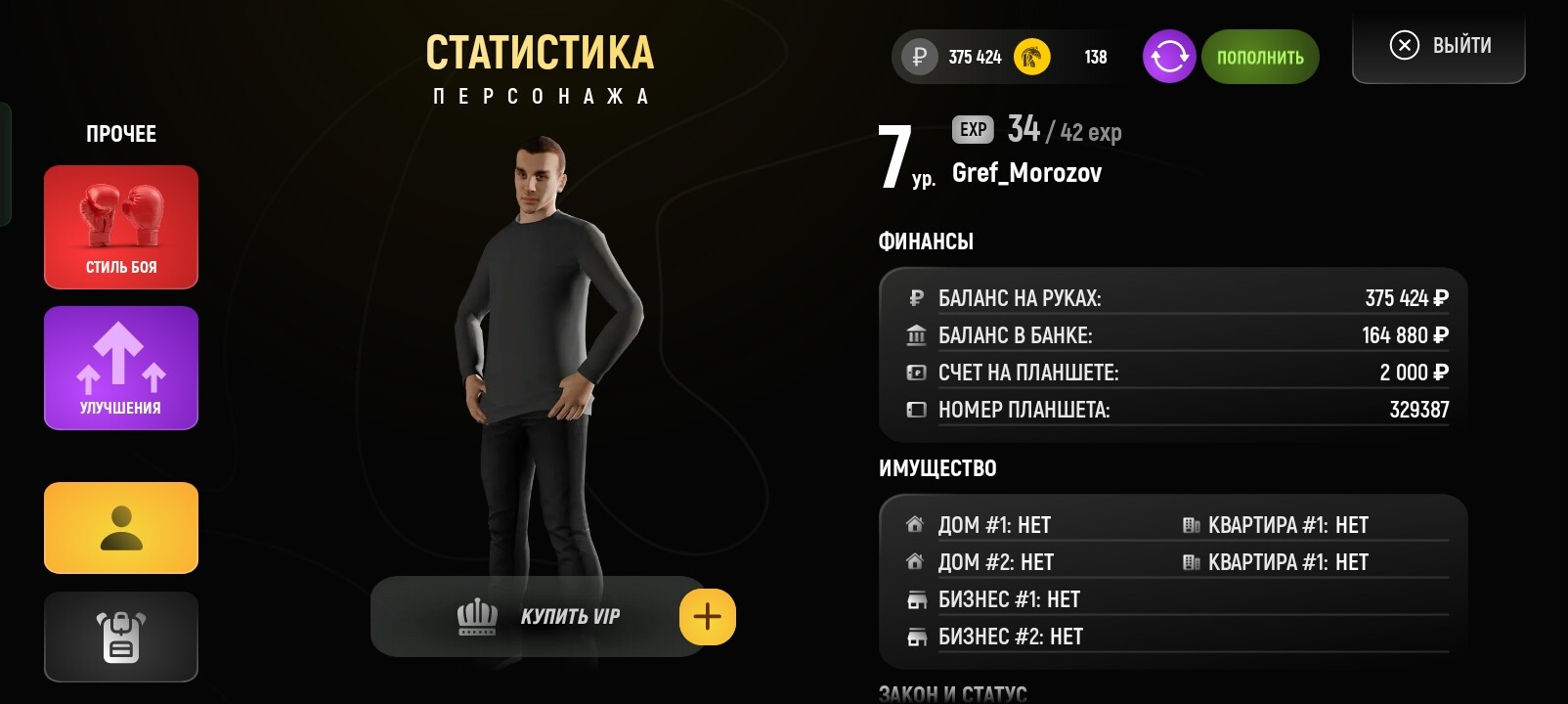Screen dimensions: 1568x704
Task: Click the apartment icon next to КВАРТИРА #1
Action: click(x=1192, y=524)
